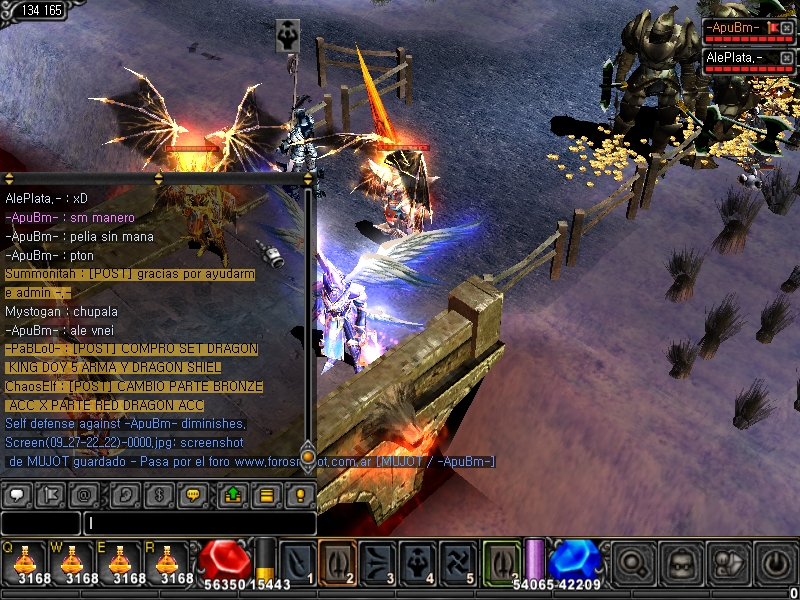Remove AlePlata,- from the party list
Image resolution: width=800 pixels, height=600 pixels.
[x=786, y=58]
